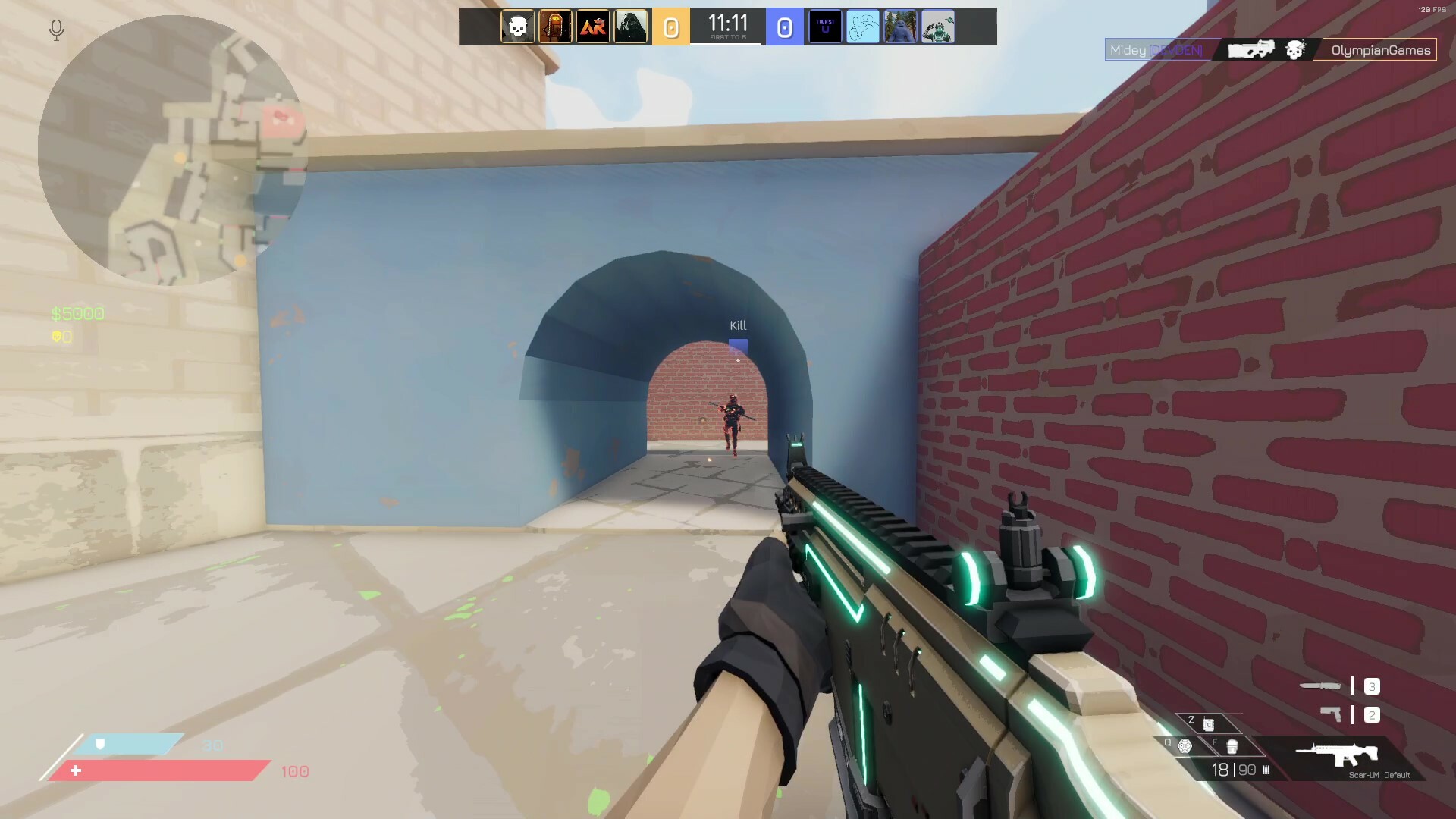Click the blue team score box
Viewport: 1456px width, 819px height.
coord(786,27)
